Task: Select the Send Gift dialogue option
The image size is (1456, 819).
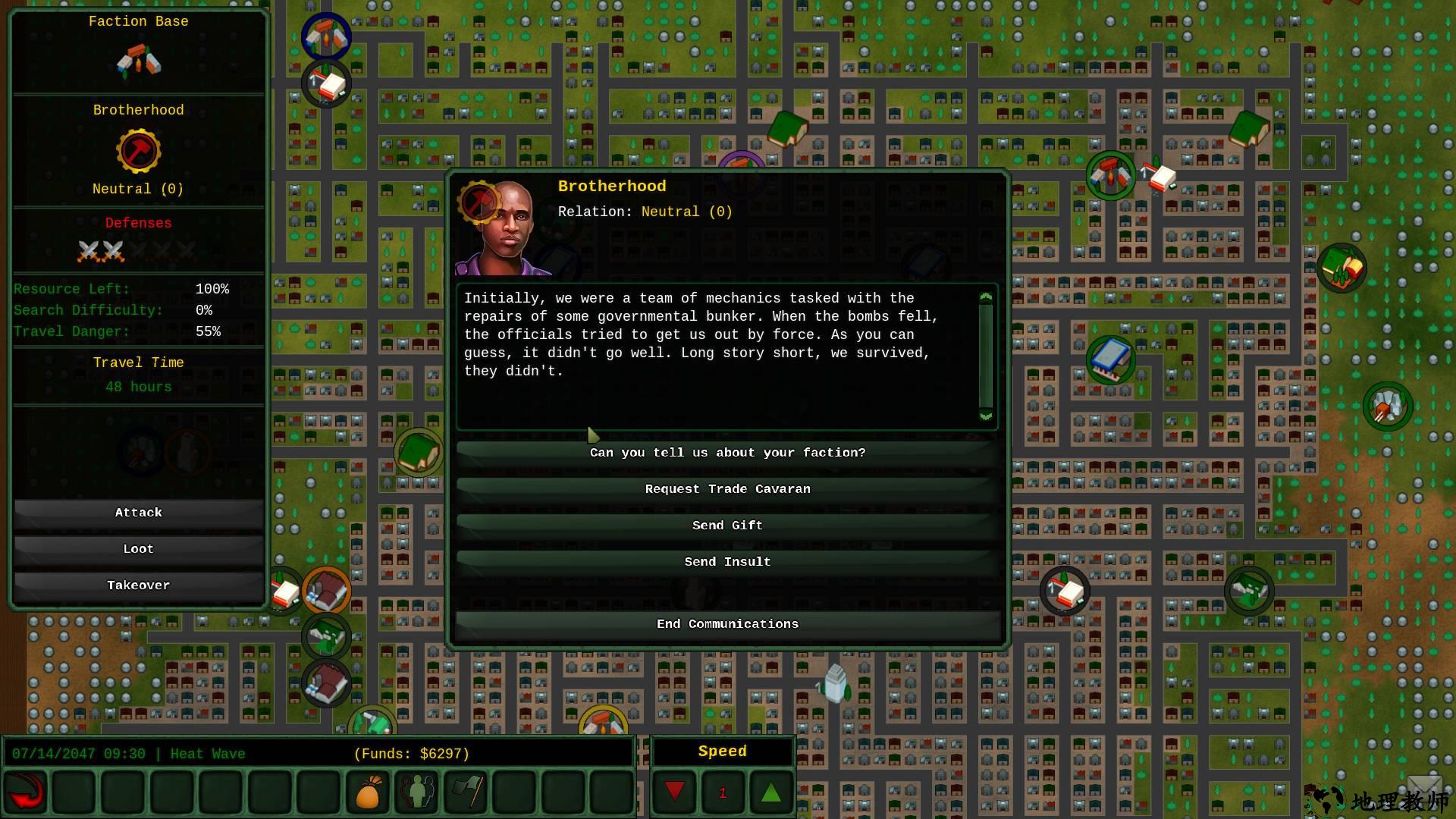Action: [x=727, y=526]
